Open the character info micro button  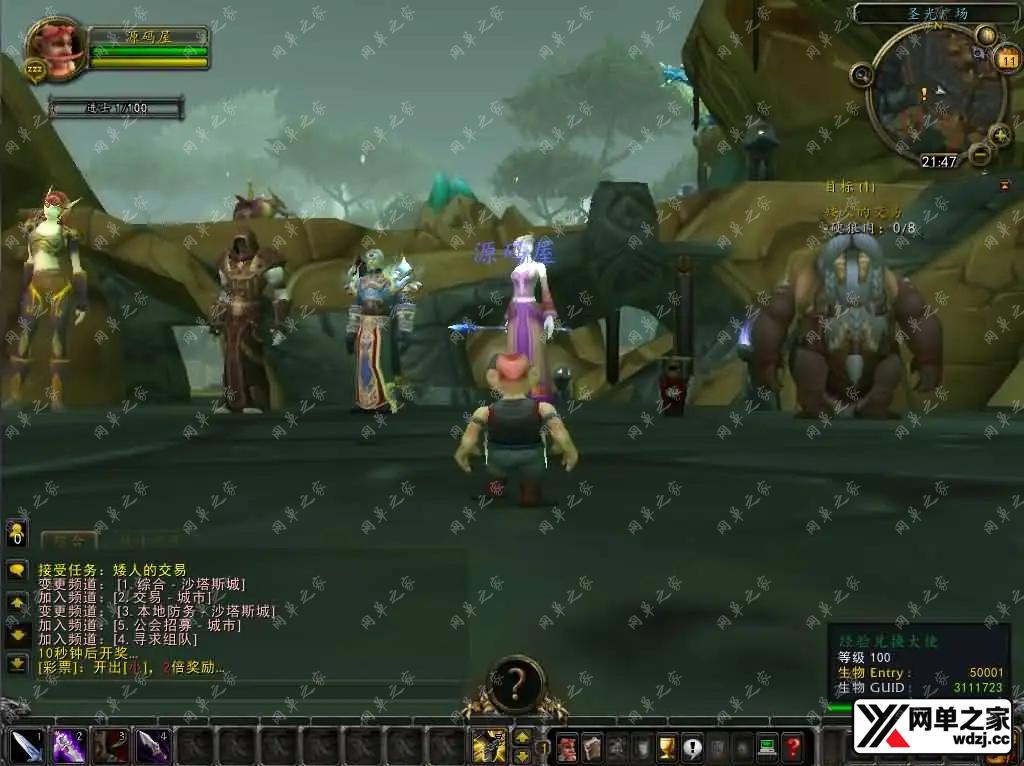pyautogui.click(x=567, y=746)
